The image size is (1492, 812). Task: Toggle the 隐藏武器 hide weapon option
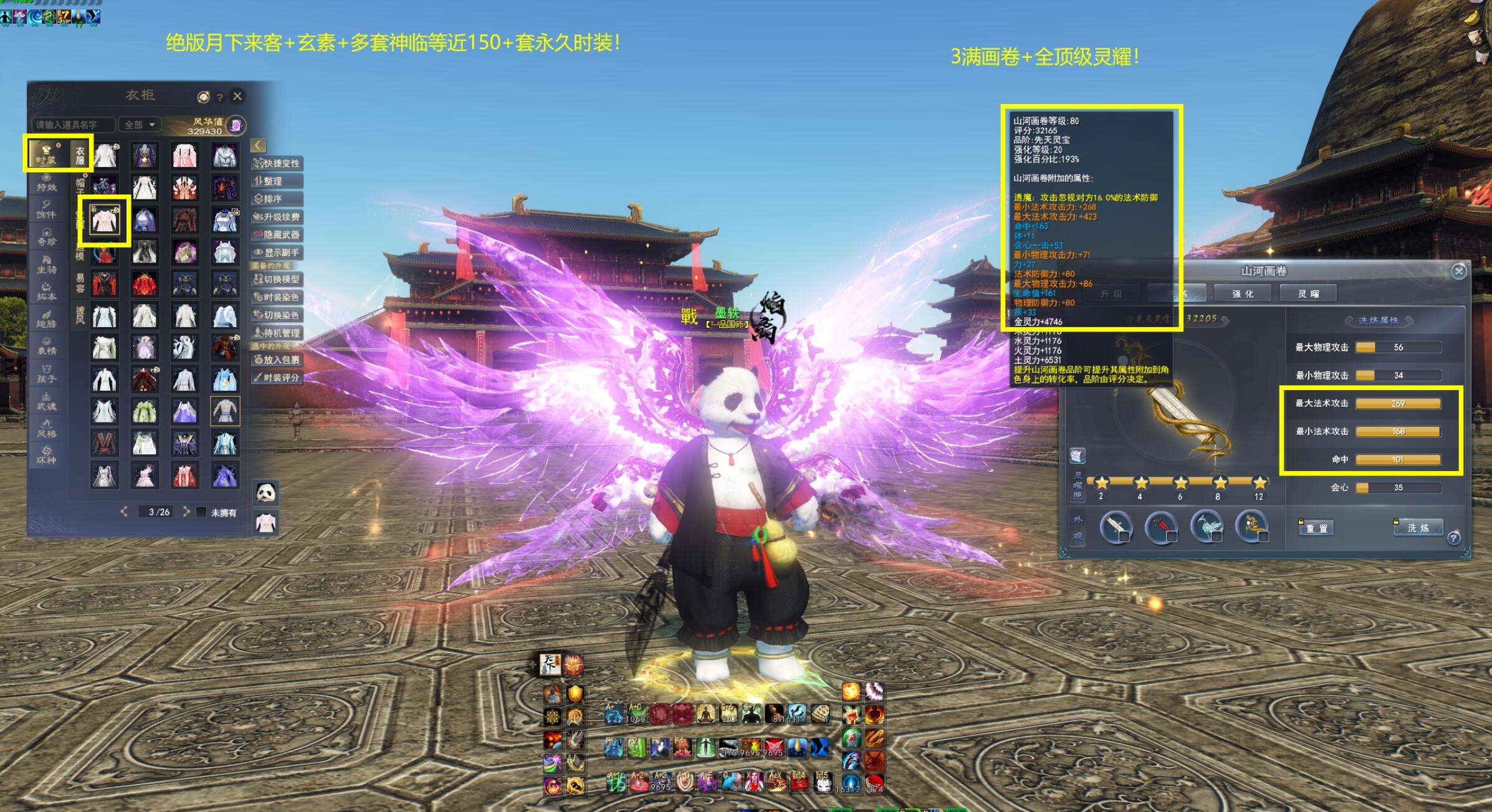tap(277, 234)
